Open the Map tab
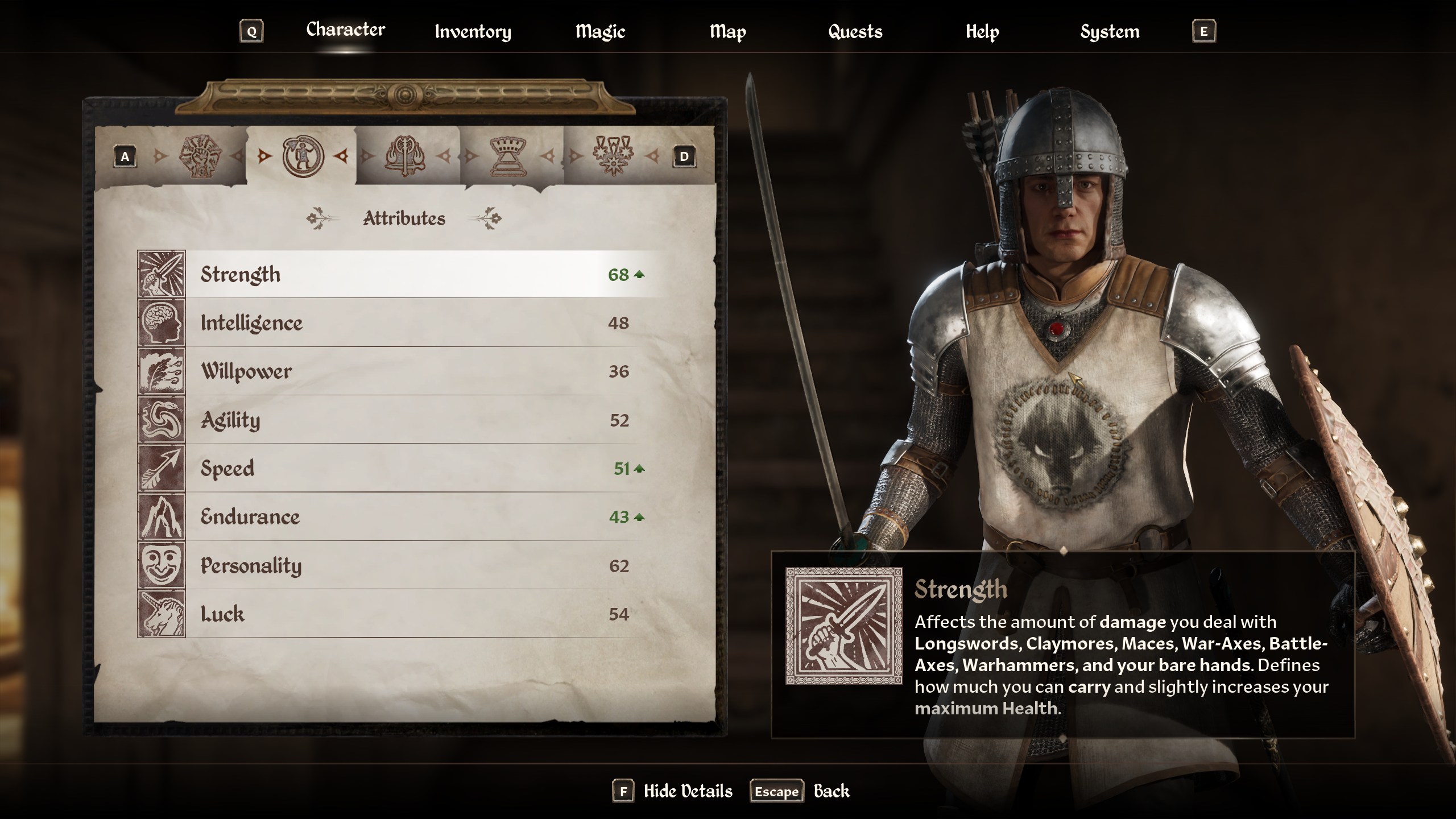 point(727,32)
